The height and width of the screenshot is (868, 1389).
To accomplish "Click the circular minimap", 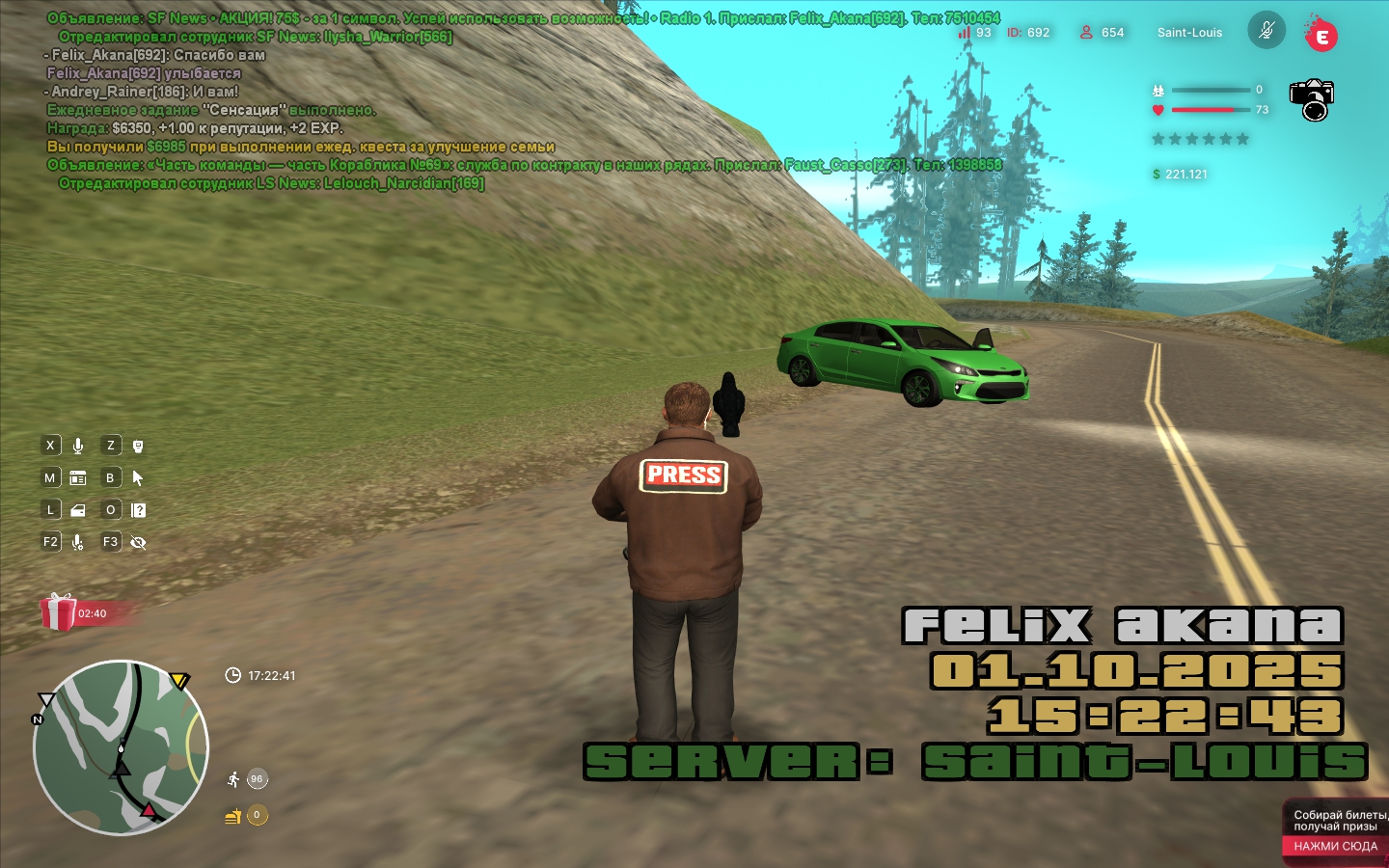I will click(x=121, y=747).
